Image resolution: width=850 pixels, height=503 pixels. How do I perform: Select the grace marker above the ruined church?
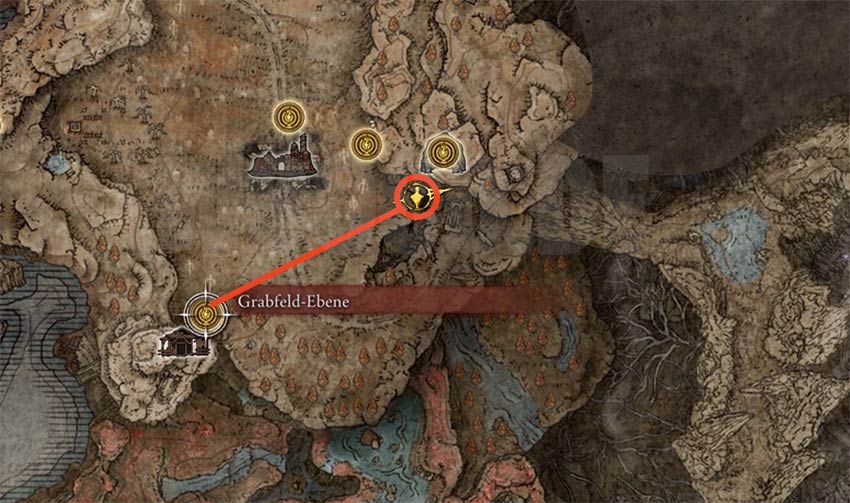coord(289,117)
